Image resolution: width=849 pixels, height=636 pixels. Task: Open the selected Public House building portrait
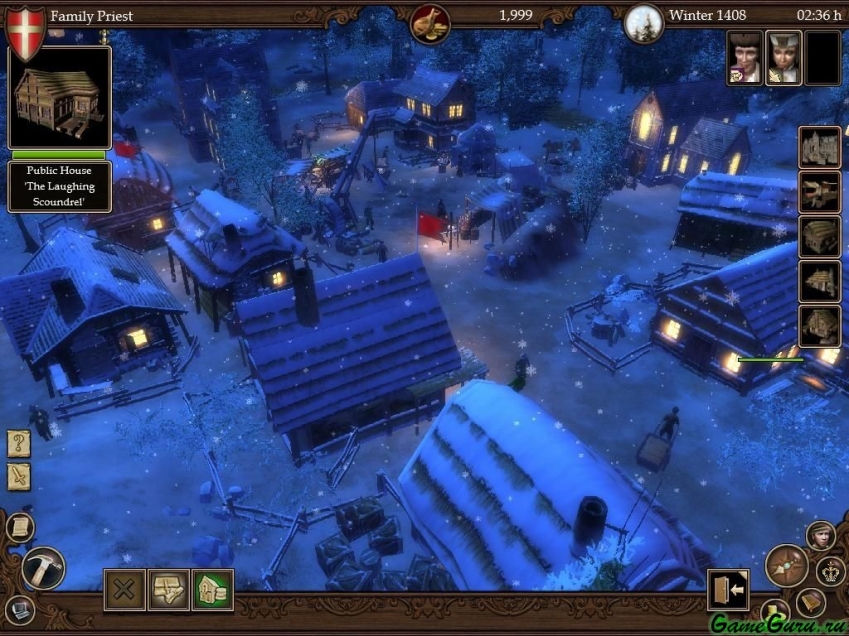coord(59,97)
